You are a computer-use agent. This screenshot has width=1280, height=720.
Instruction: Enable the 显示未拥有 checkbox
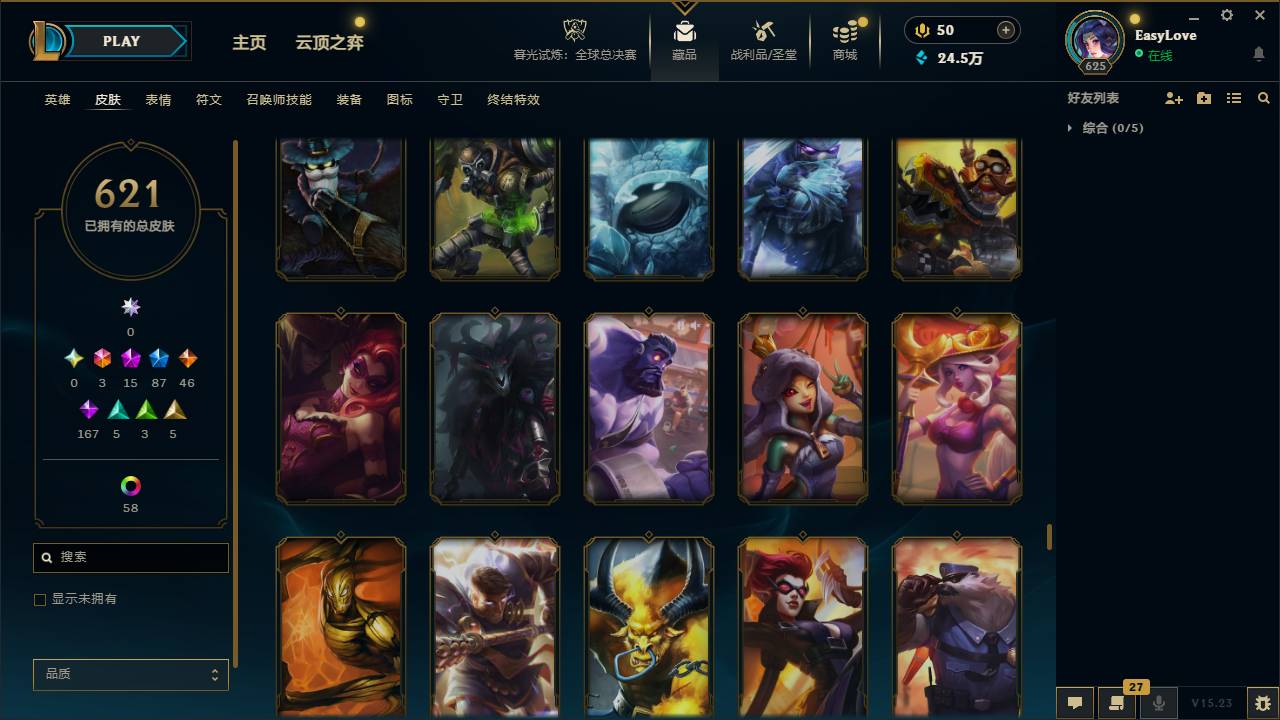(39, 599)
